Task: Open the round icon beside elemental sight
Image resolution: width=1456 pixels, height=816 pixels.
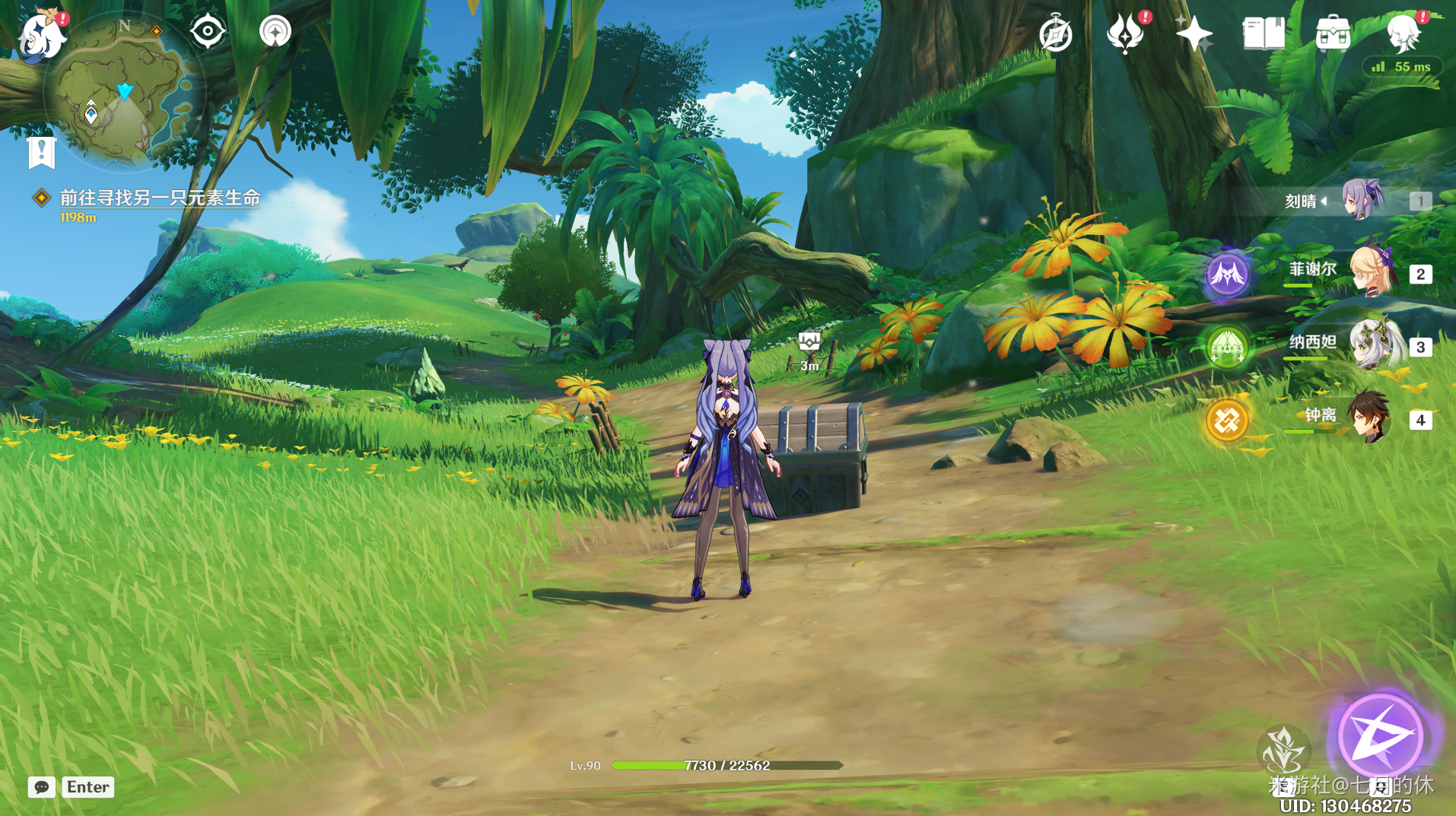Action: click(275, 32)
